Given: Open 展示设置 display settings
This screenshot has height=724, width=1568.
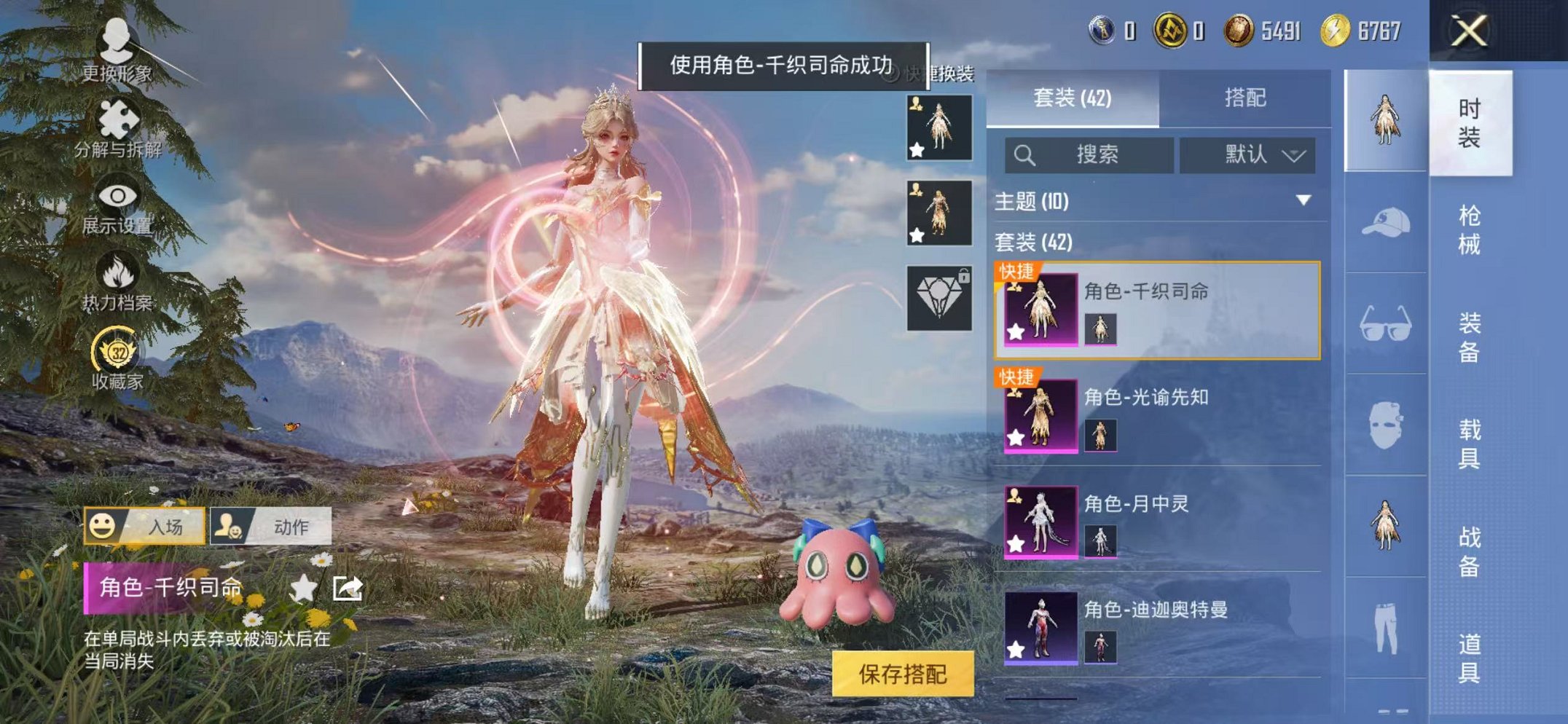Looking at the screenshot, I should [x=118, y=197].
